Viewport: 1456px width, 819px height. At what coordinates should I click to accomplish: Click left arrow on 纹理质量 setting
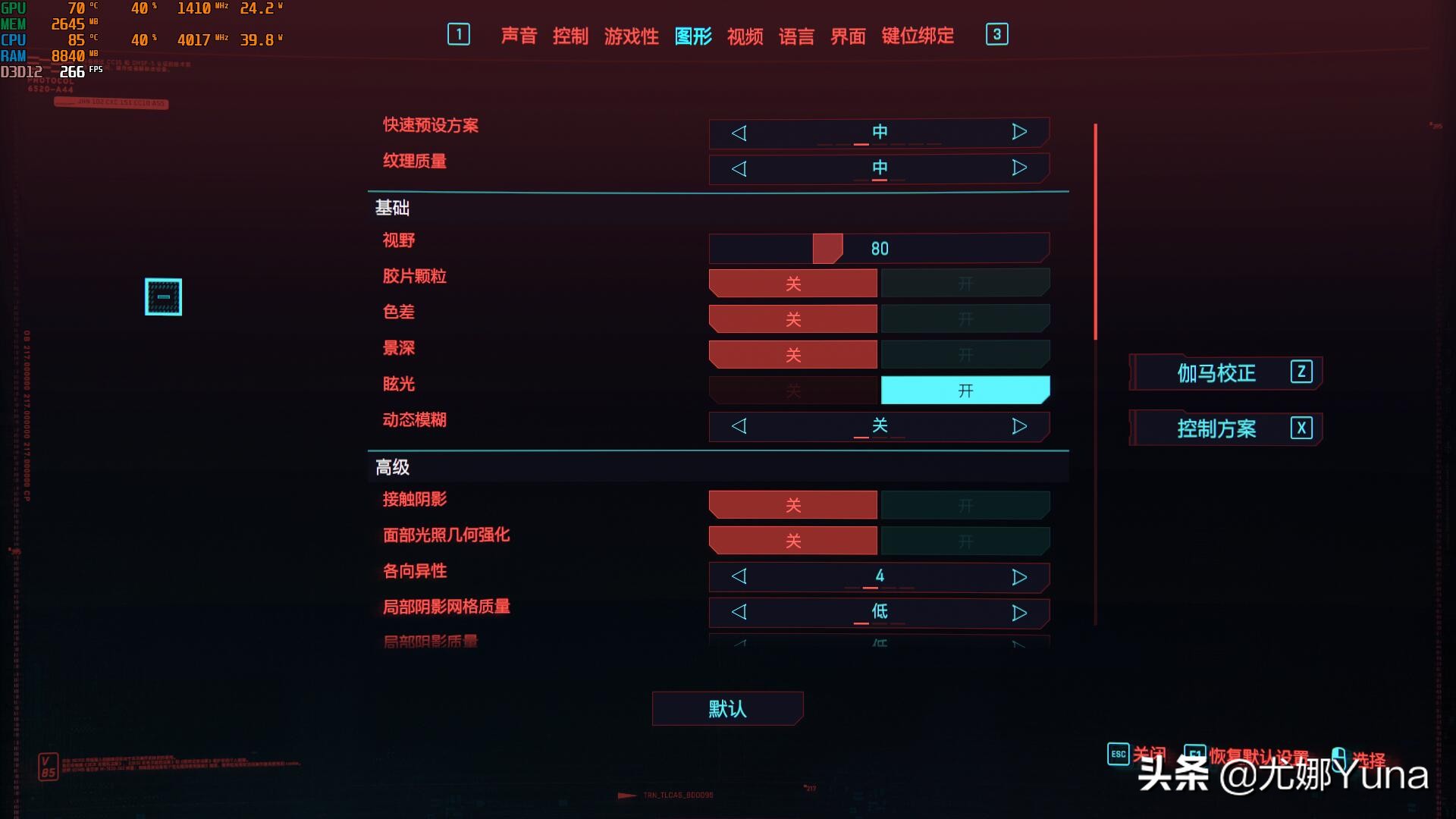pyautogui.click(x=739, y=168)
